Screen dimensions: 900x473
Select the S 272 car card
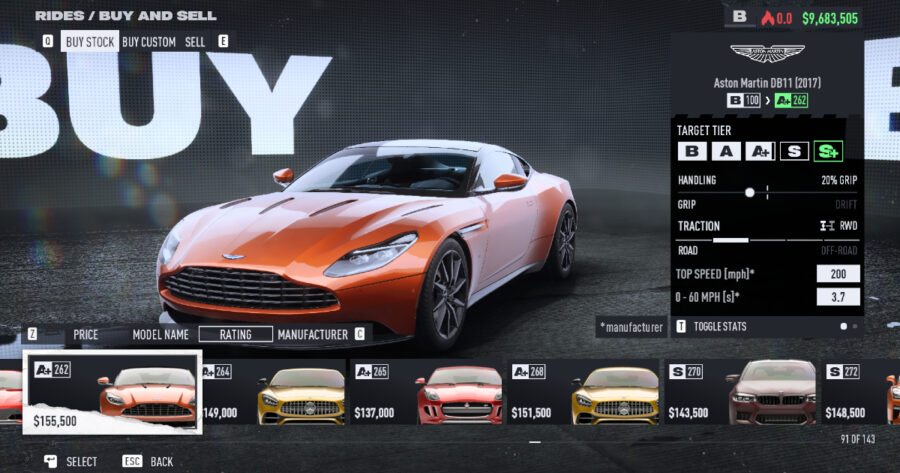point(861,392)
